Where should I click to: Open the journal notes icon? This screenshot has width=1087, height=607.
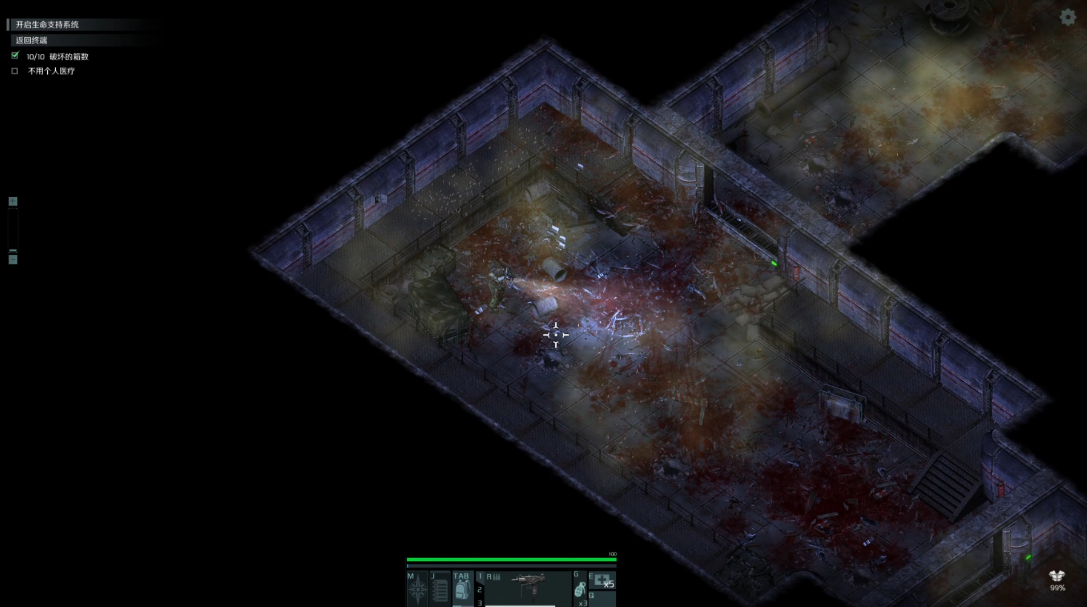click(x=439, y=591)
